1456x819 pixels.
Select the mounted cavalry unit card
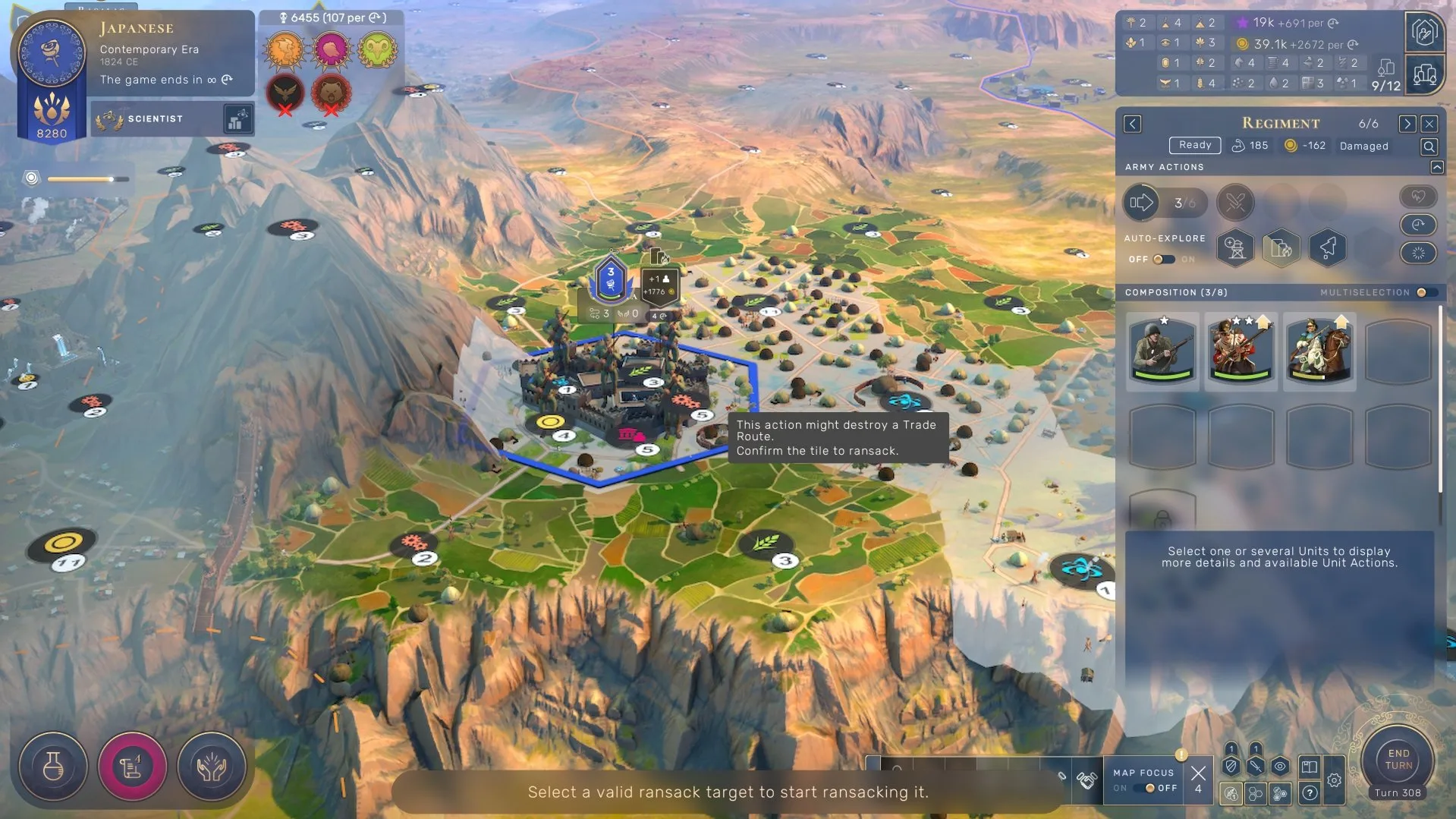pyautogui.click(x=1319, y=350)
